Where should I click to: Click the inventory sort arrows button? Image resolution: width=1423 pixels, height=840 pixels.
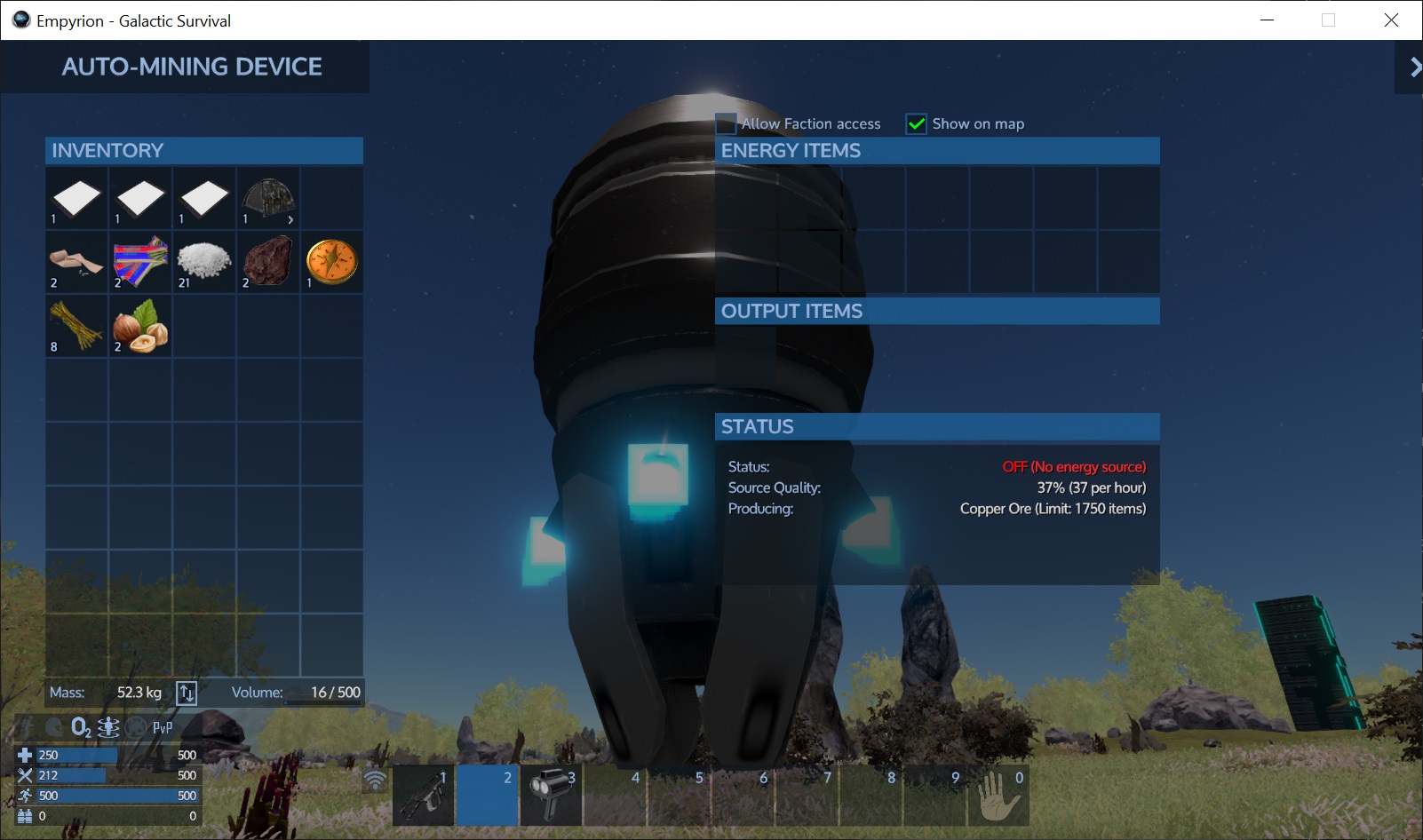pyautogui.click(x=187, y=693)
